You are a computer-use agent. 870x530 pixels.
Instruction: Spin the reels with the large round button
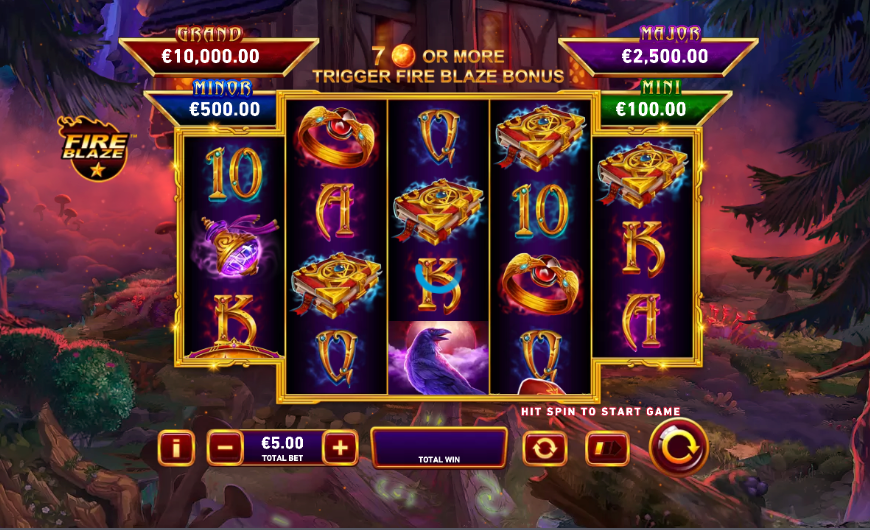pyautogui.click(x=679, y=446)
